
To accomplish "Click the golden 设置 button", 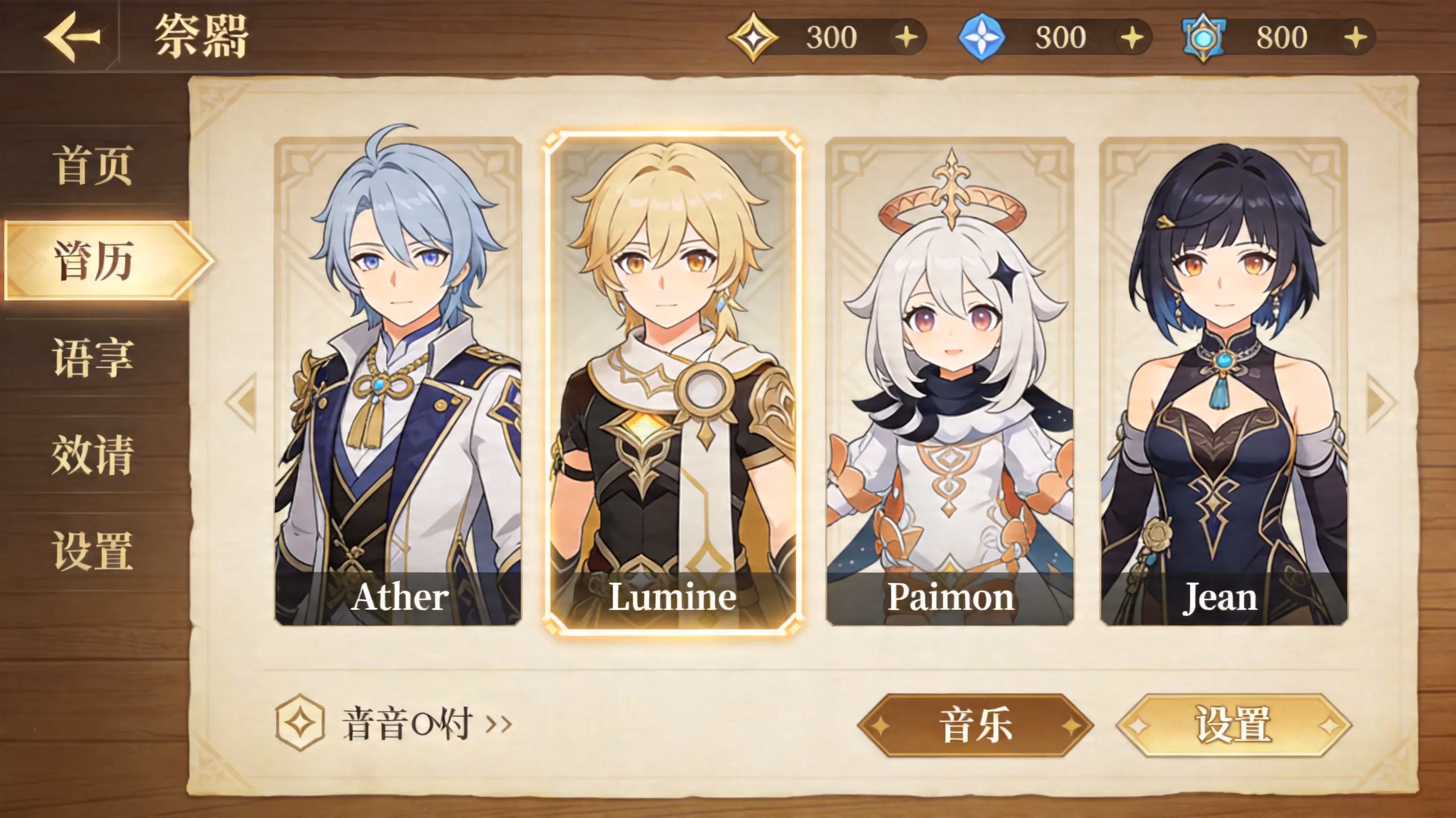I will click(1234, 725).
